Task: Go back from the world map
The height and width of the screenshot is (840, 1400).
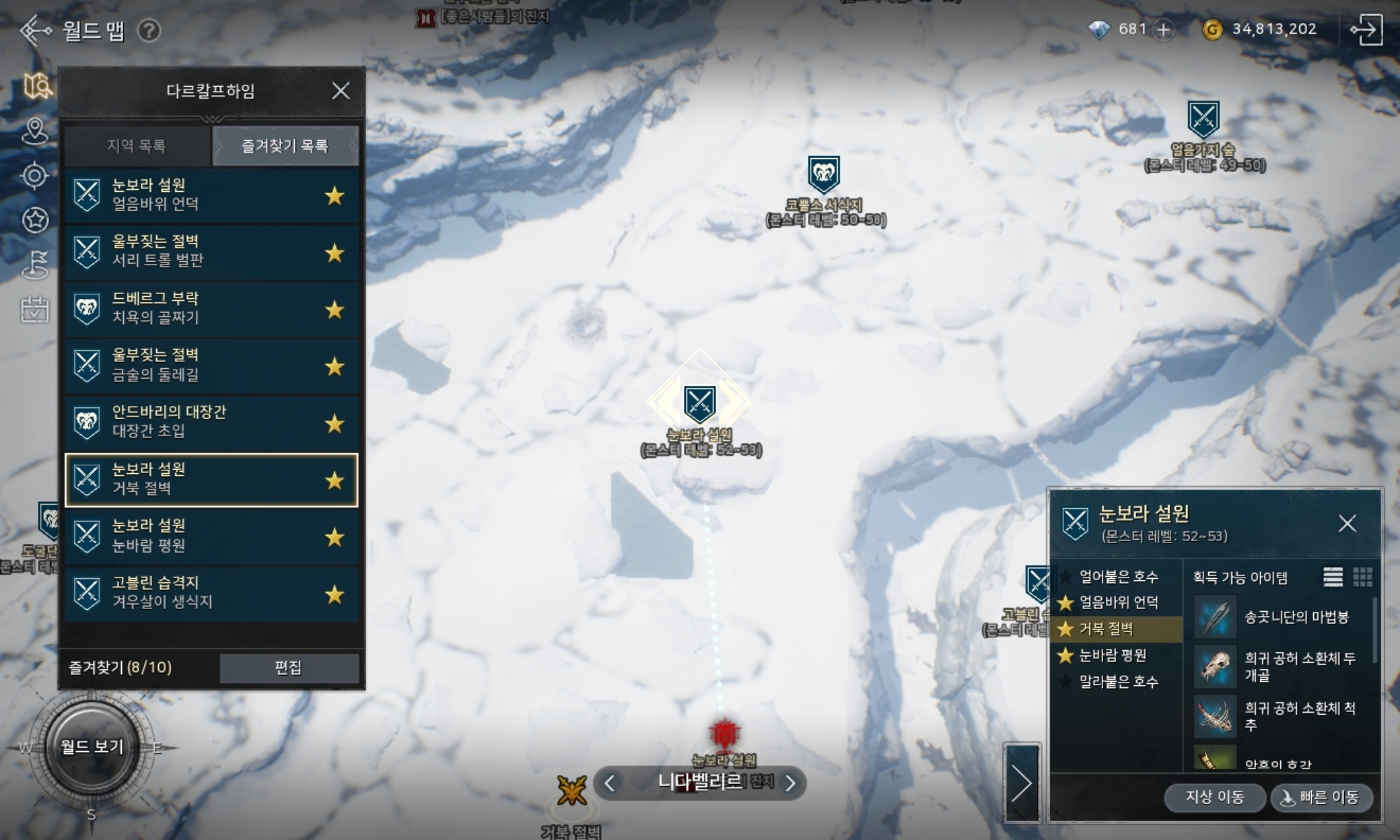Action: pos(35,31)
